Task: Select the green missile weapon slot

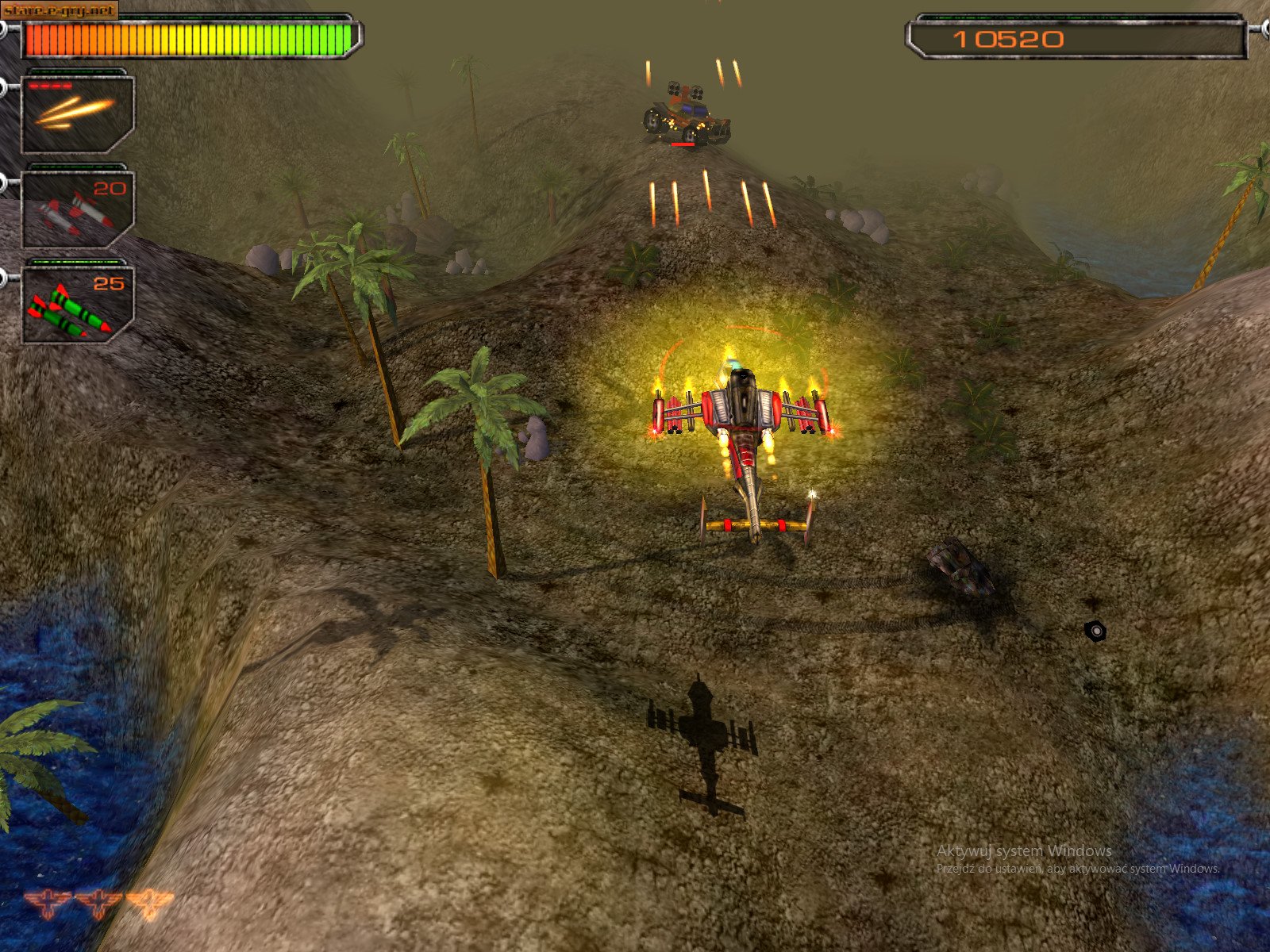Action: 76,305
